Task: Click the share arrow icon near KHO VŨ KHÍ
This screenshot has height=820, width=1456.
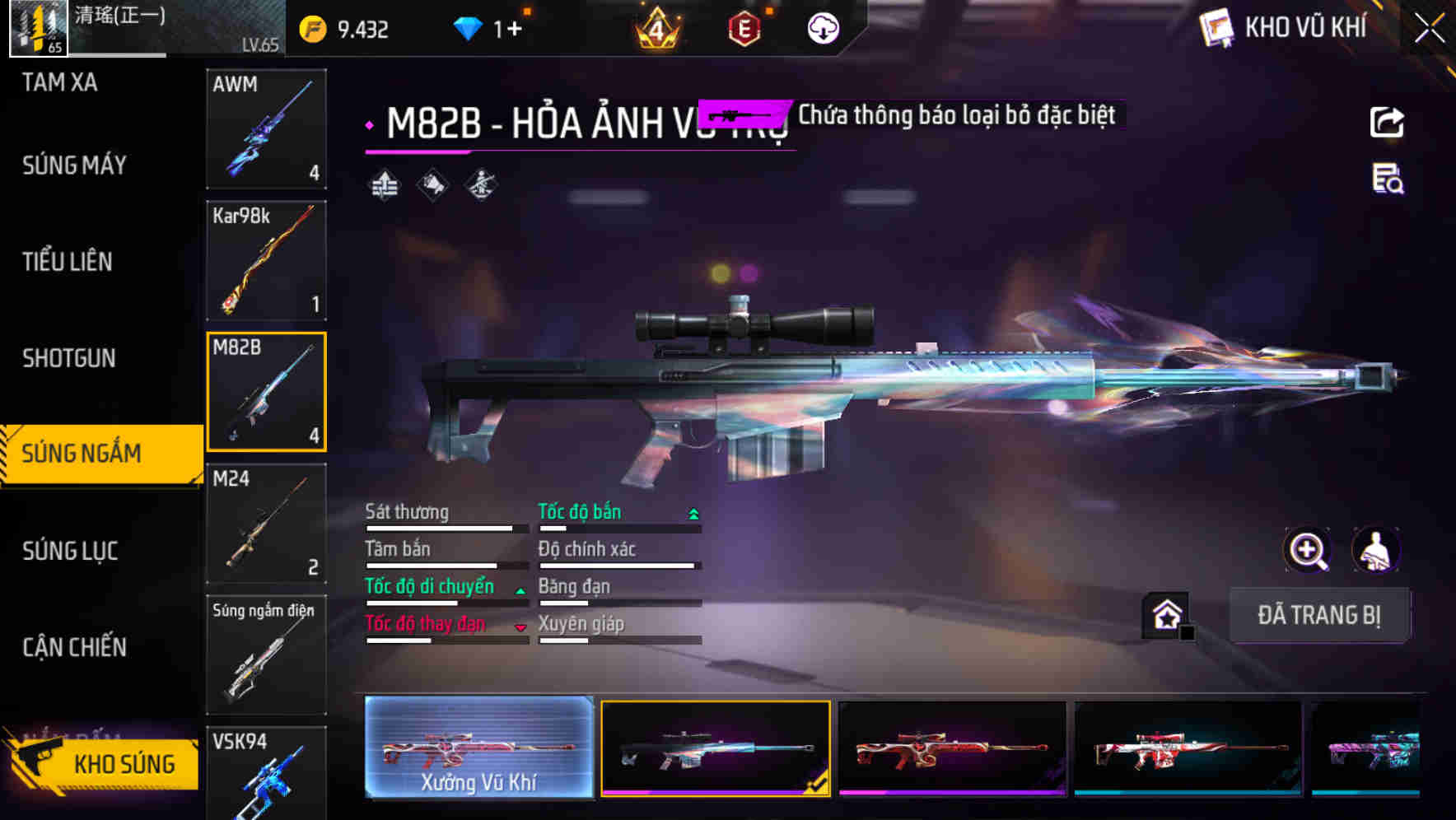Action: pos(1387,121)
